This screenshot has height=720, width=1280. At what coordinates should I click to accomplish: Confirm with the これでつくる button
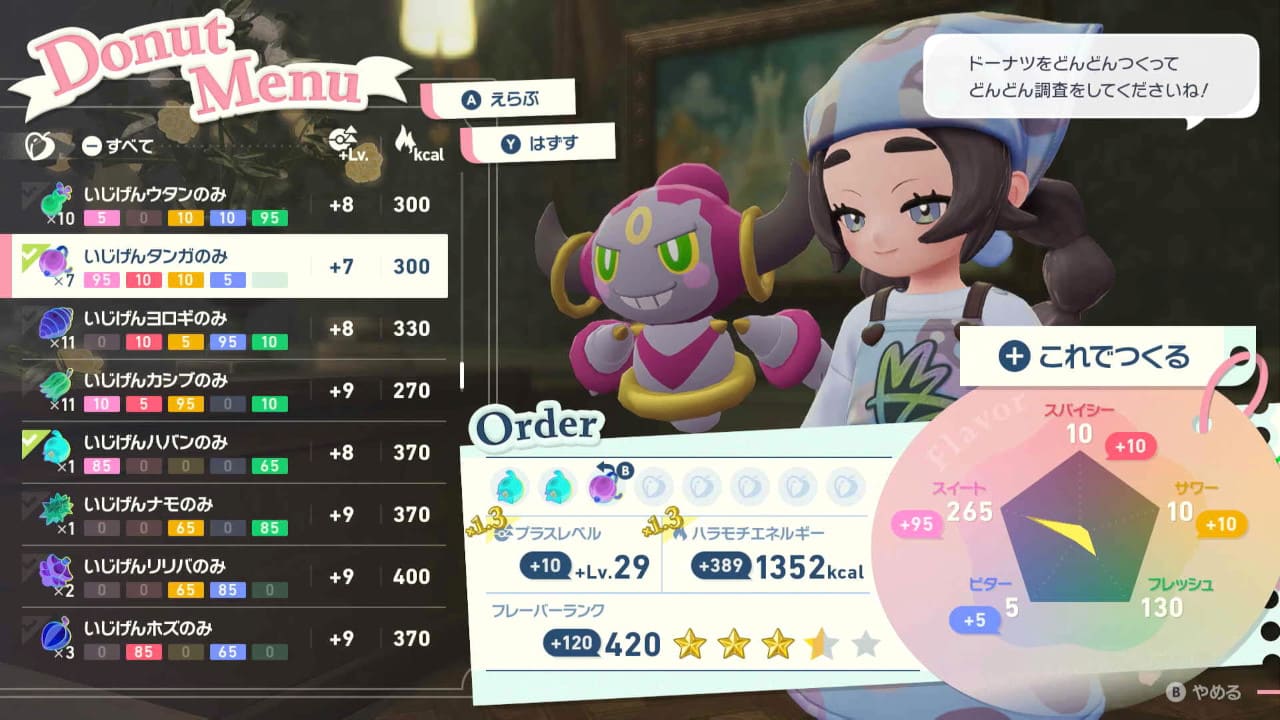coord(1094,356)
